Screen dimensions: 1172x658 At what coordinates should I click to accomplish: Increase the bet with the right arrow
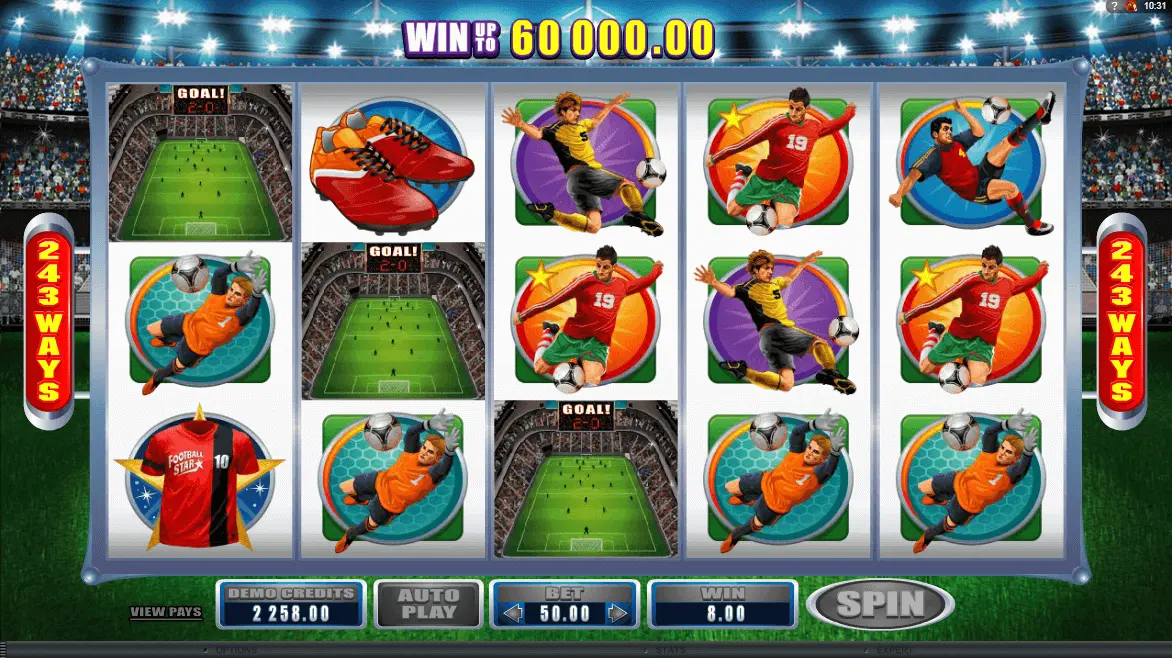[618, 612]
